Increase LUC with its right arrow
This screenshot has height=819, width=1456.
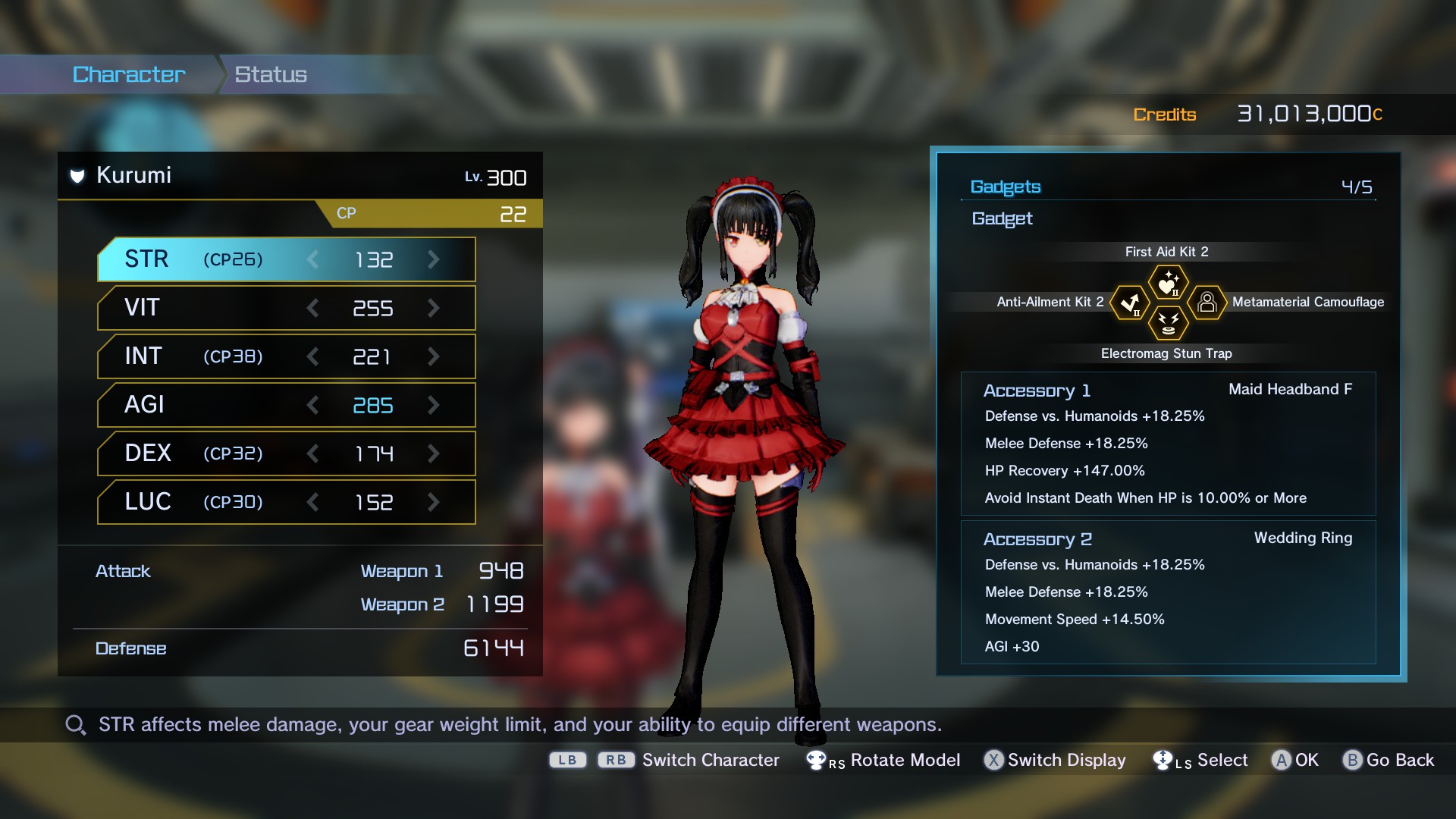434,502
